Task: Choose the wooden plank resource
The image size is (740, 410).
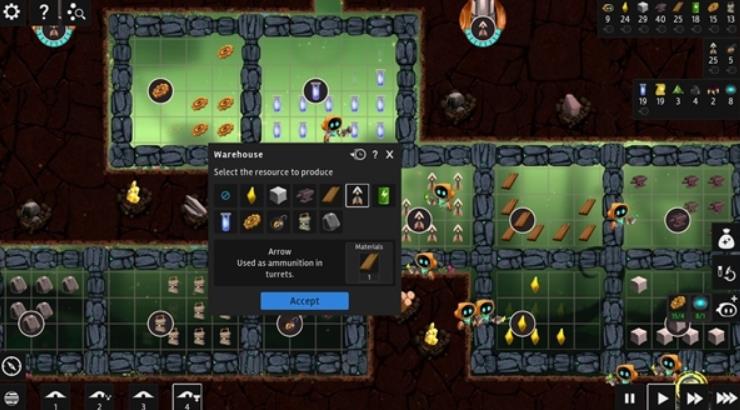Action: click(330, 196)
